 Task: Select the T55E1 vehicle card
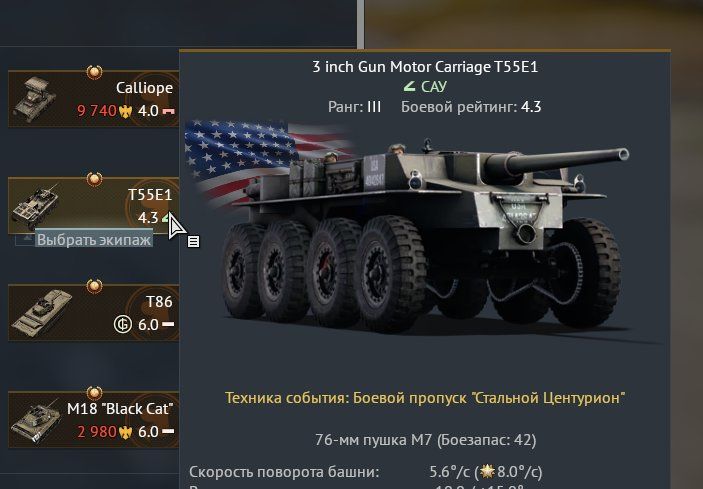(x=93, y=204)
